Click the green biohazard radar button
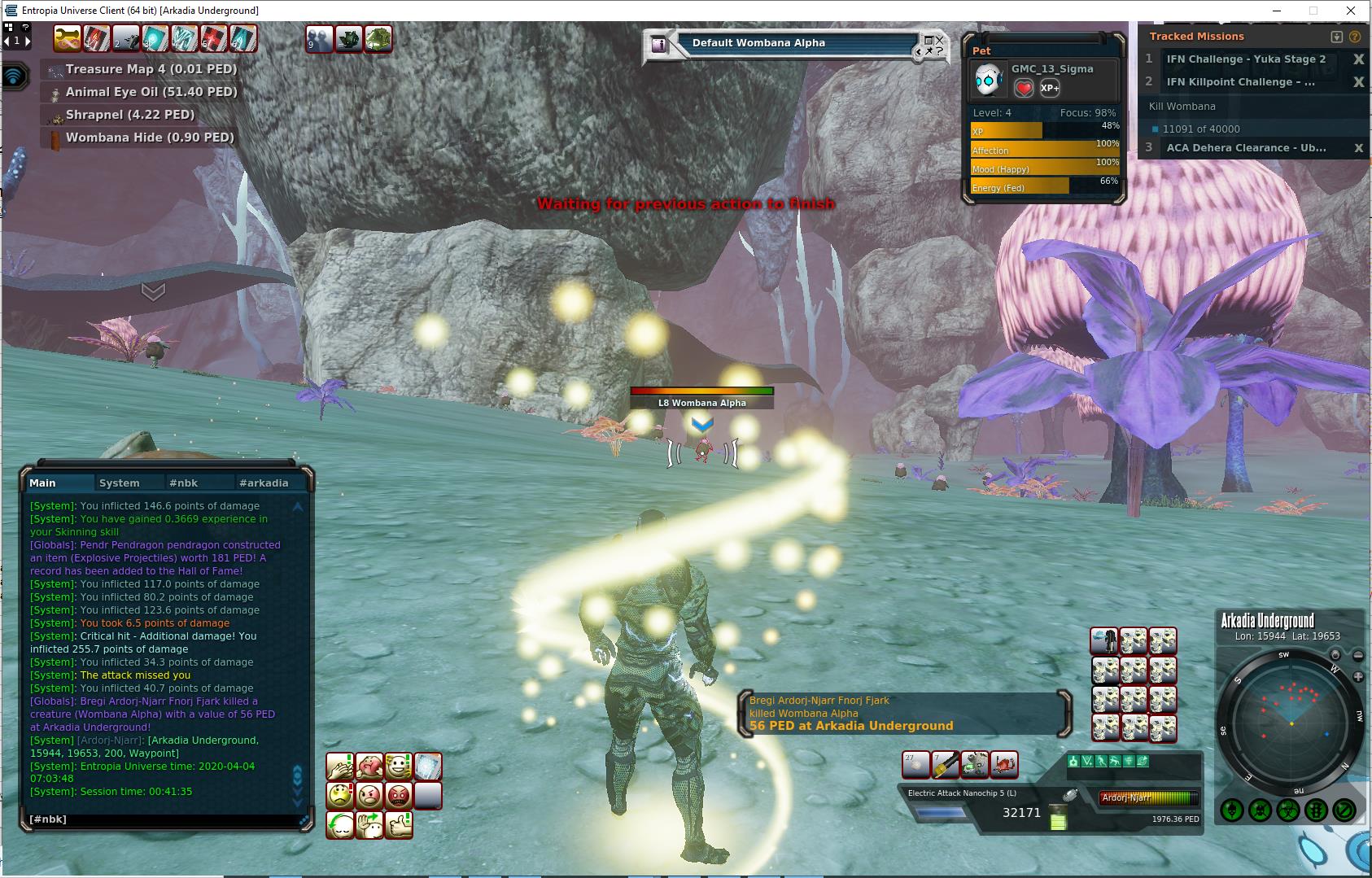1372x878 pixels. point(1288,810)
